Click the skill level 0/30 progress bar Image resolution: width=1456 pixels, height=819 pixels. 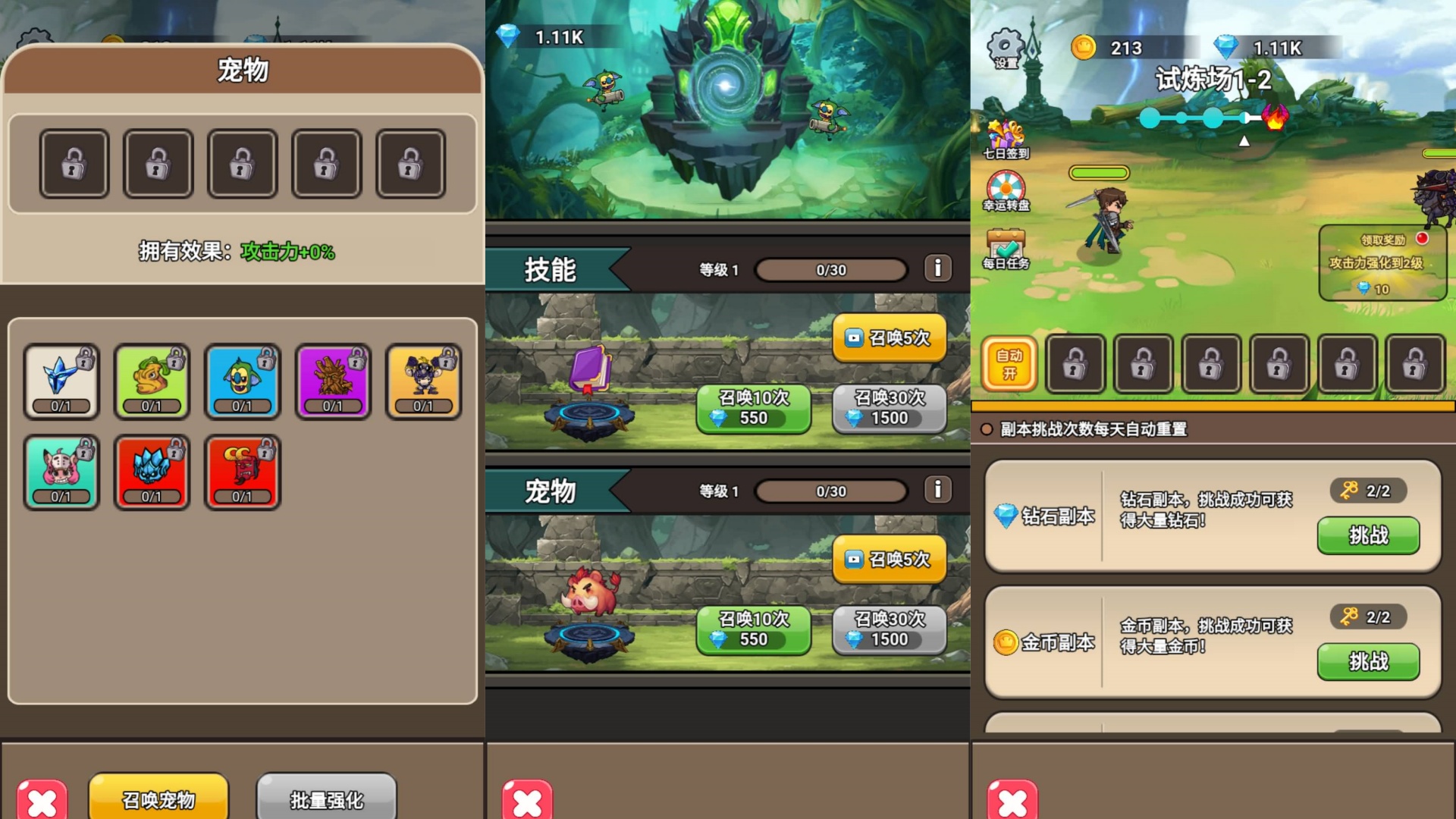point(830,268)
